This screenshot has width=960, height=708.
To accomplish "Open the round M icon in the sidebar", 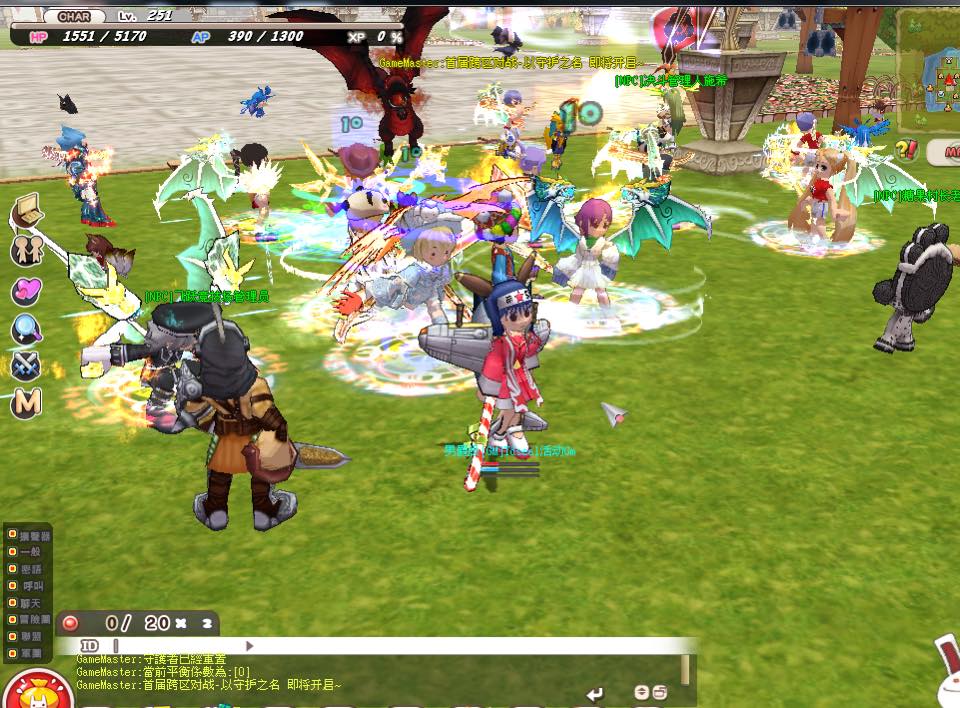I will (x=27, y=403).
